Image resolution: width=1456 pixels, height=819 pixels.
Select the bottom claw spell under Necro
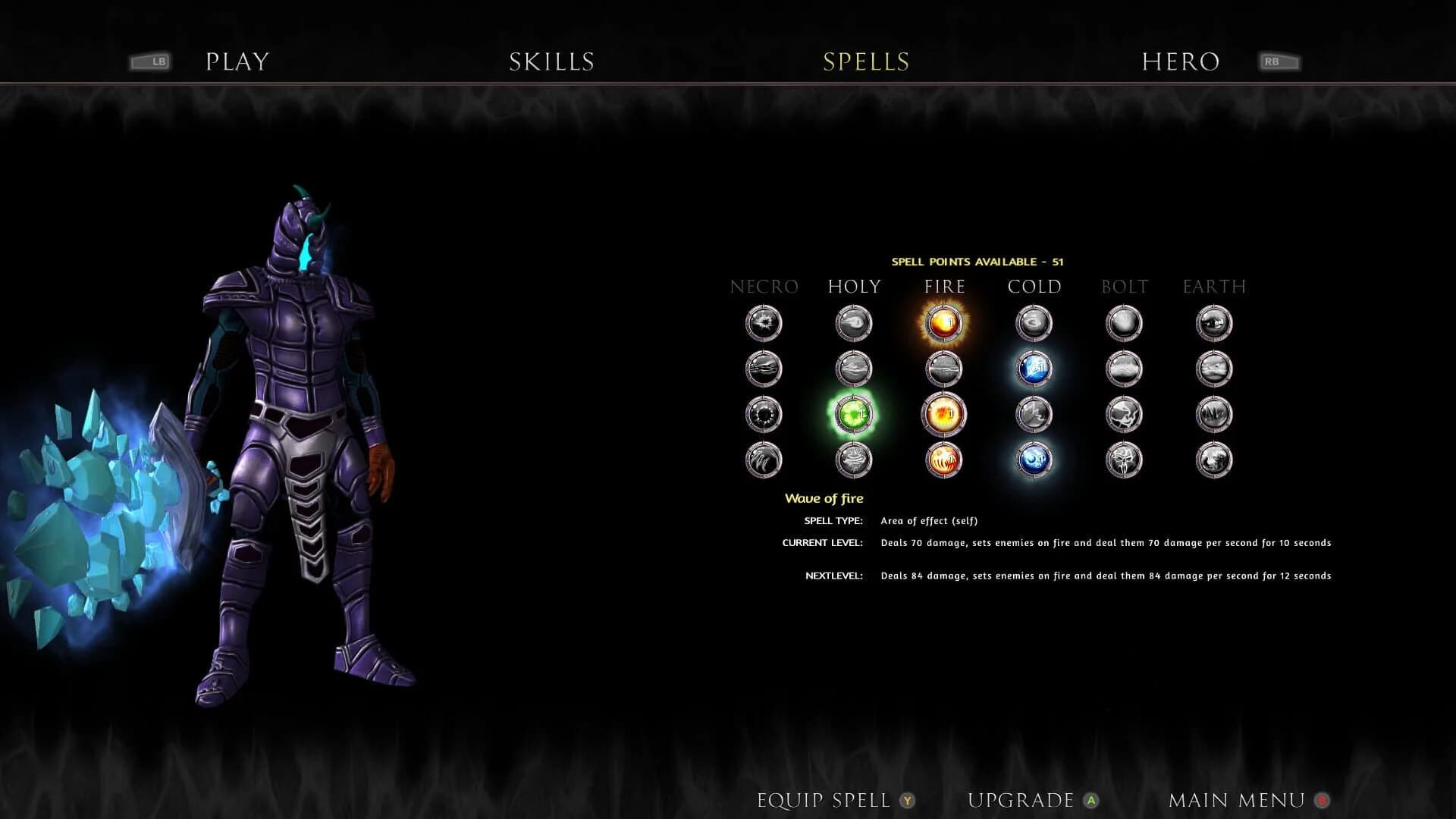coord(764,460)
